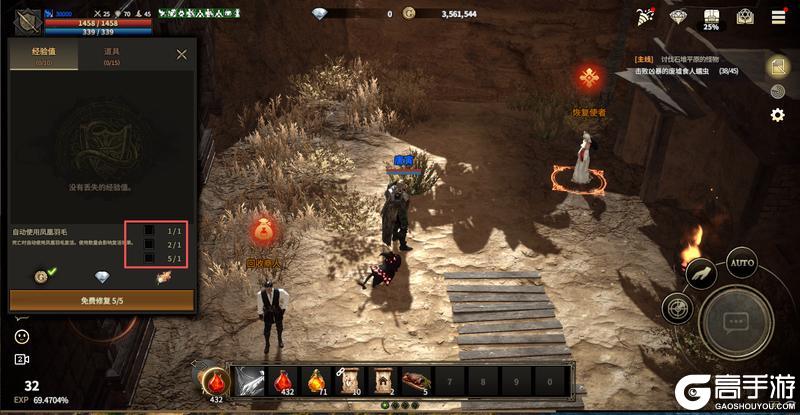The width and height of the screenshot is (800, 415).
Task: Open the party popper event icon
Action: tap(646, 17)
